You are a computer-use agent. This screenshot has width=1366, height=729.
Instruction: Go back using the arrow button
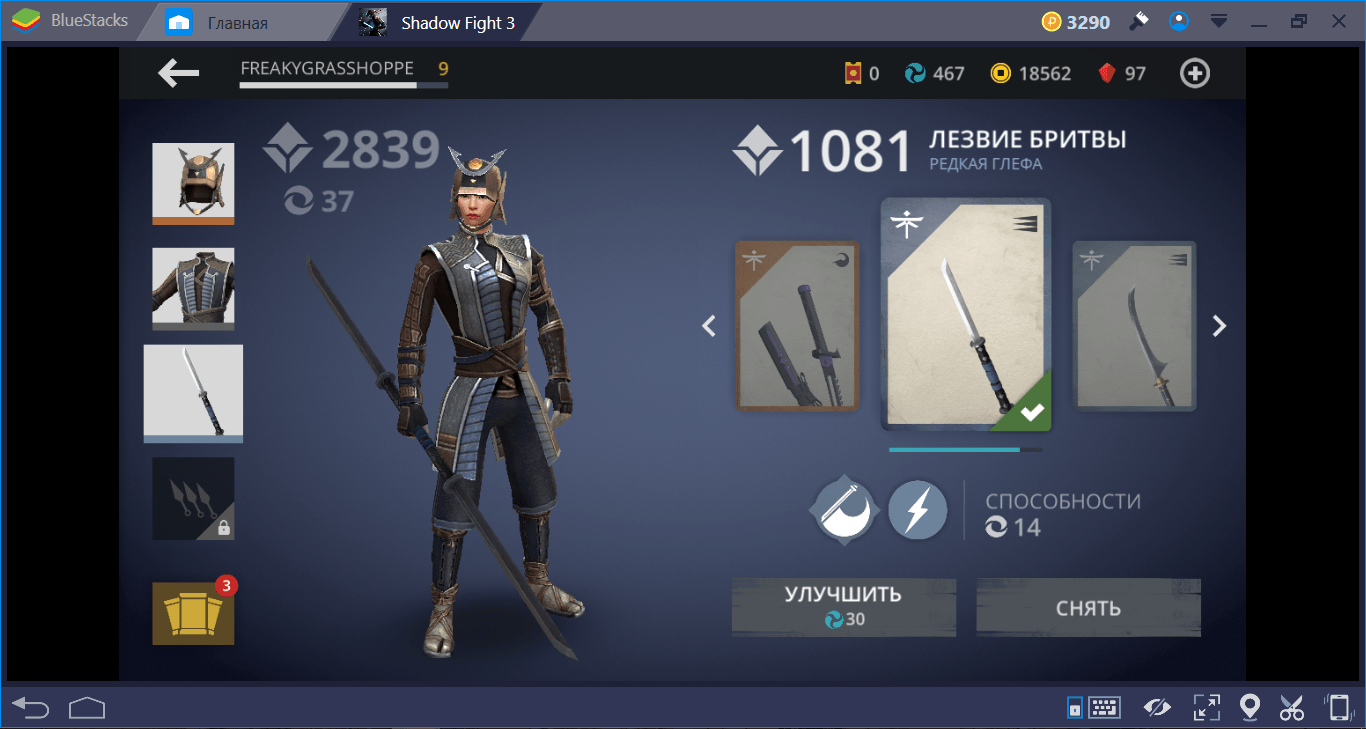pyautogui.click(x=179, y=72)
